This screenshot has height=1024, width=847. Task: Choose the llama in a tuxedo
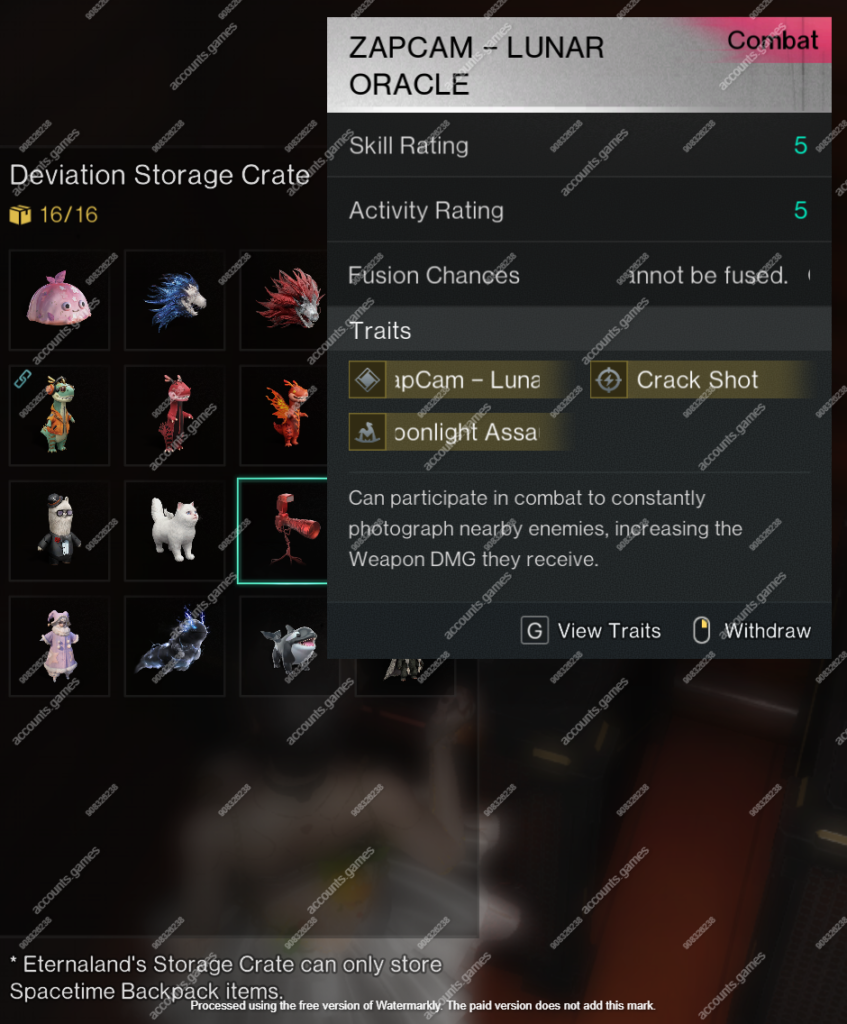click(x=59, y=530)
